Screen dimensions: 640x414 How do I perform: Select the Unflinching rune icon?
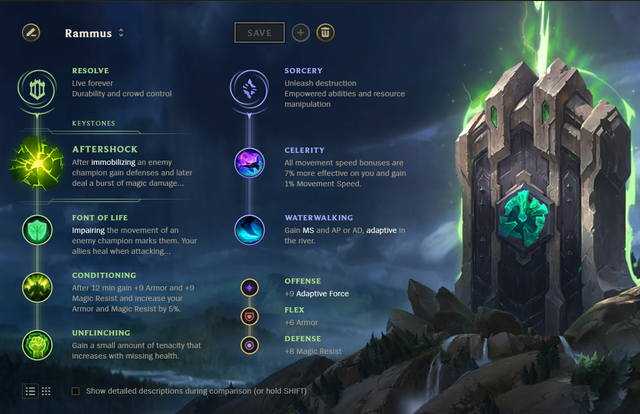[38, 344]
